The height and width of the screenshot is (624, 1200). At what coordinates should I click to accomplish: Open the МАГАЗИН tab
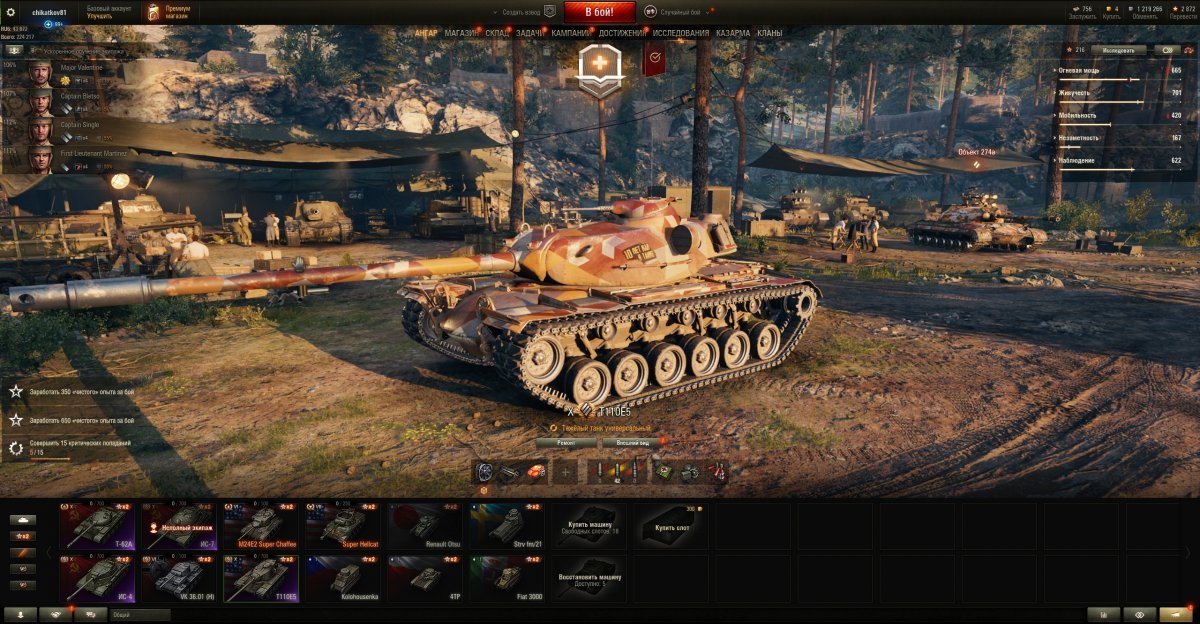(x=461, y=33)
